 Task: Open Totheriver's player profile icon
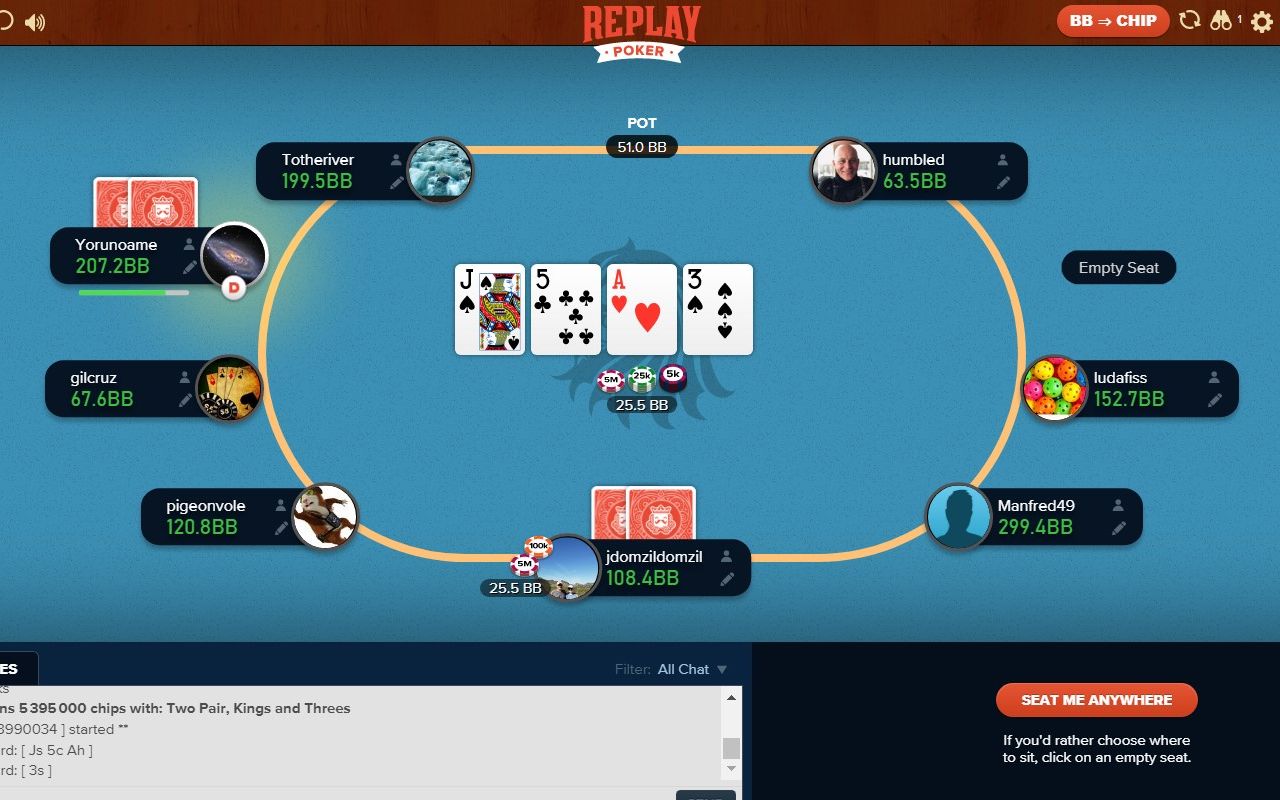coord(397,160)
